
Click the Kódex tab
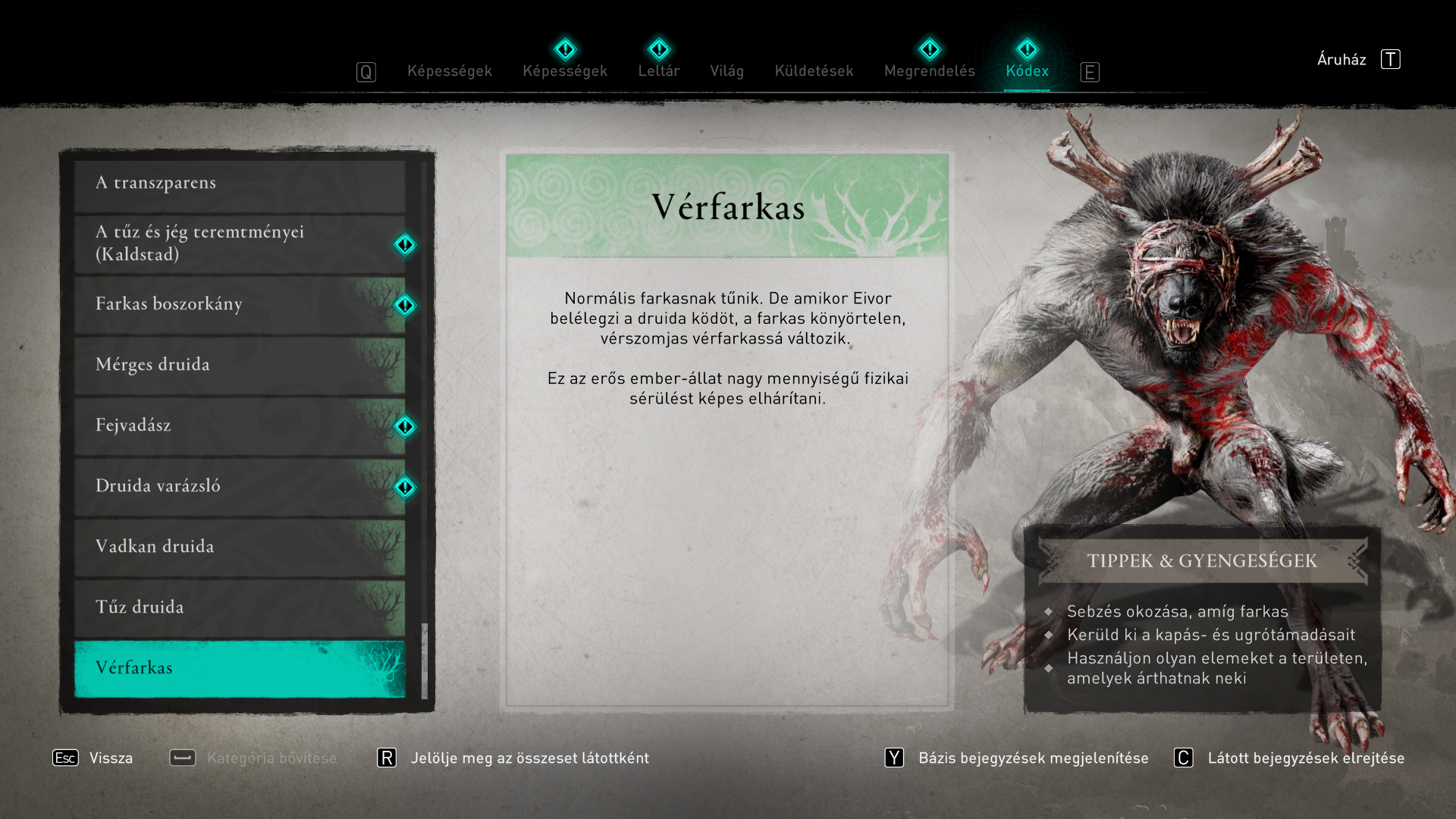coord(1027,71)
